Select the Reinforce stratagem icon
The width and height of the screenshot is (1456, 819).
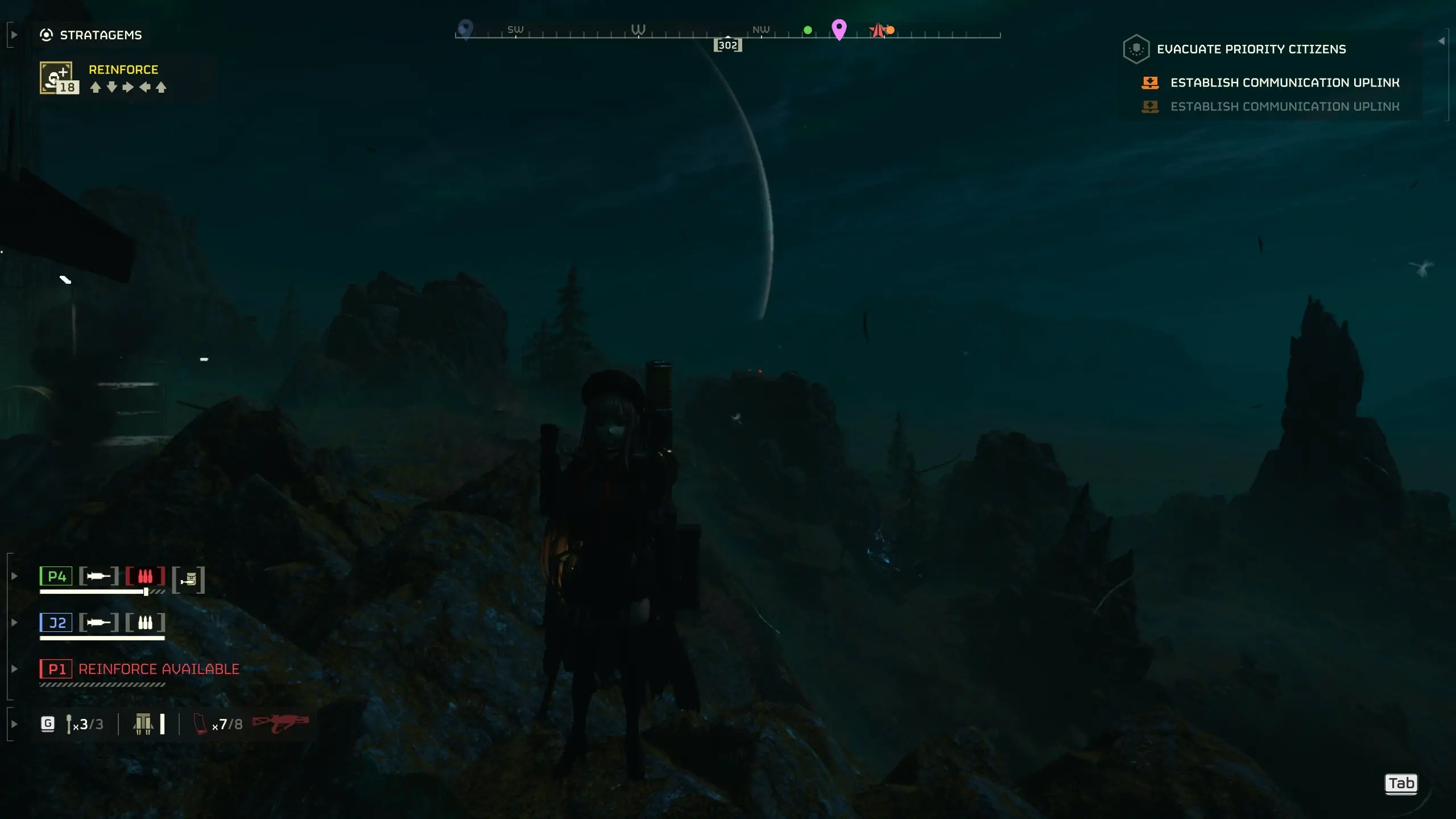tap(56, 77)
